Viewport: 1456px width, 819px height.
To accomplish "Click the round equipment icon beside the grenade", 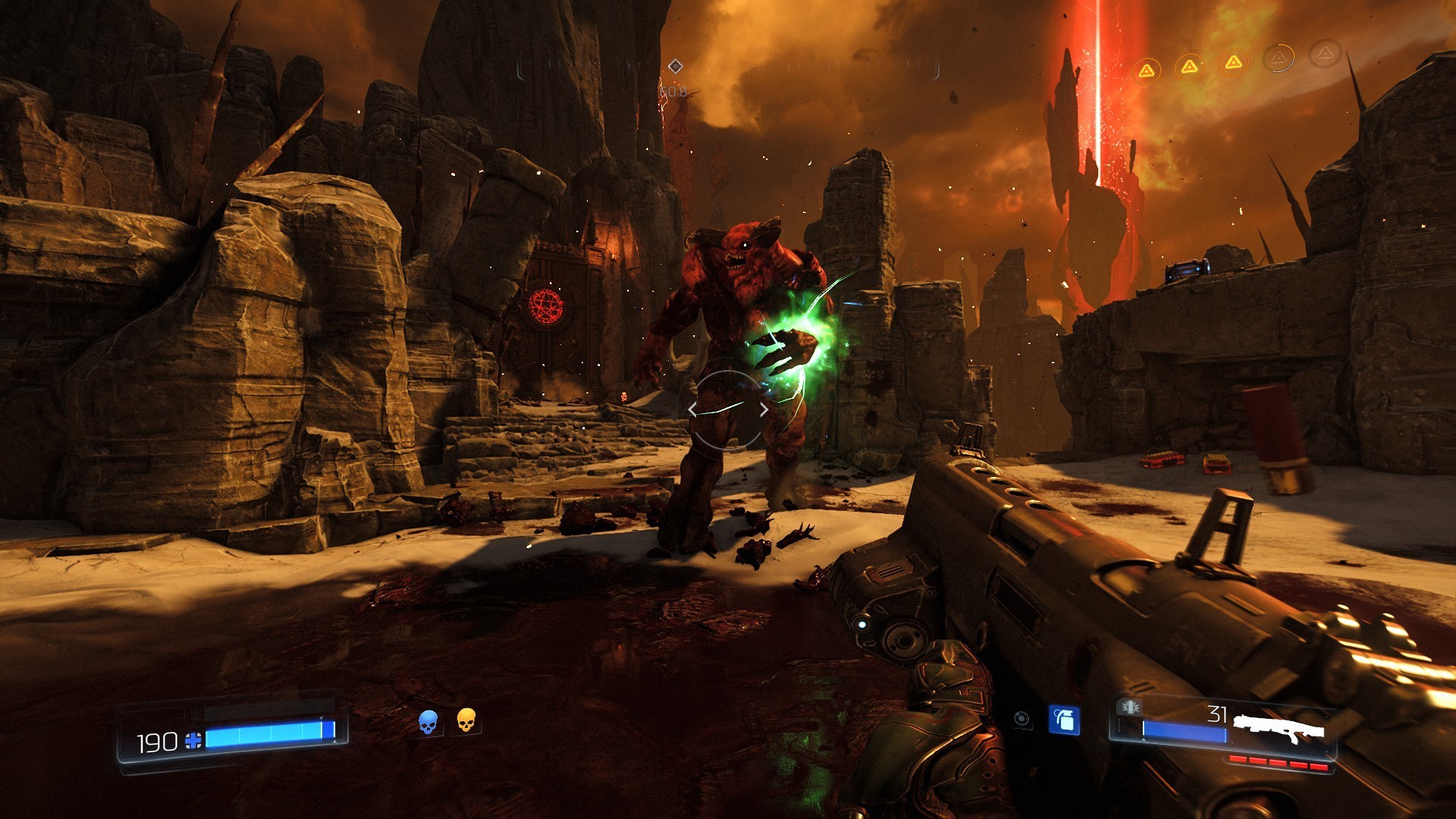I will coord(1021,719).
